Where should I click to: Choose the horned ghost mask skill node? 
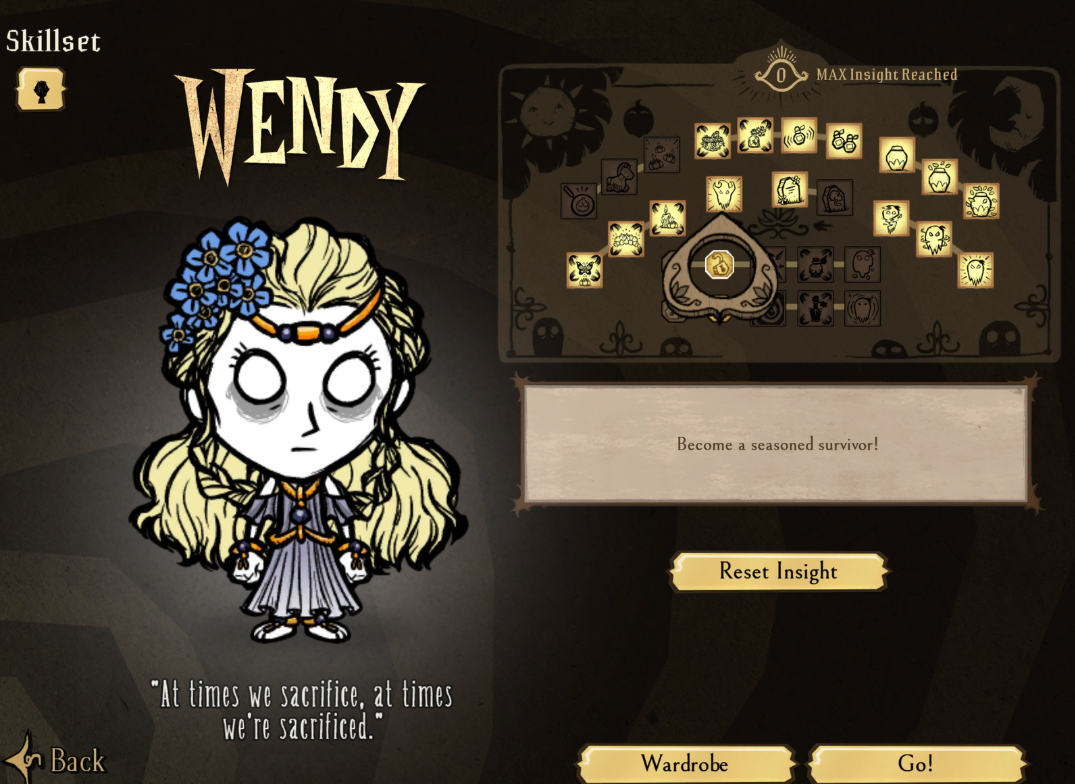[x=724, y=194]
